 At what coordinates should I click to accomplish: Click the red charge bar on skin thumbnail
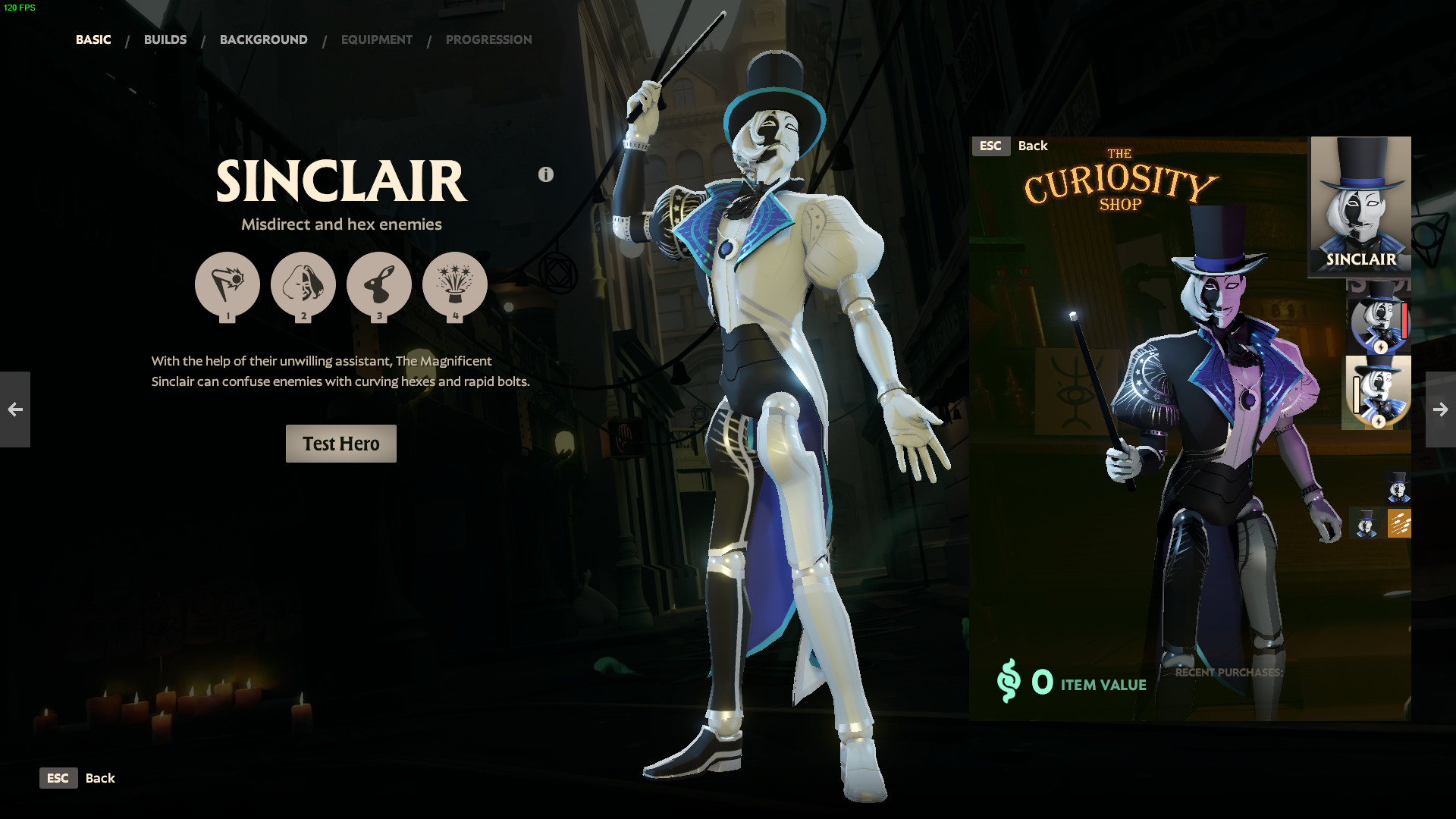click(x=1404, y=321)
